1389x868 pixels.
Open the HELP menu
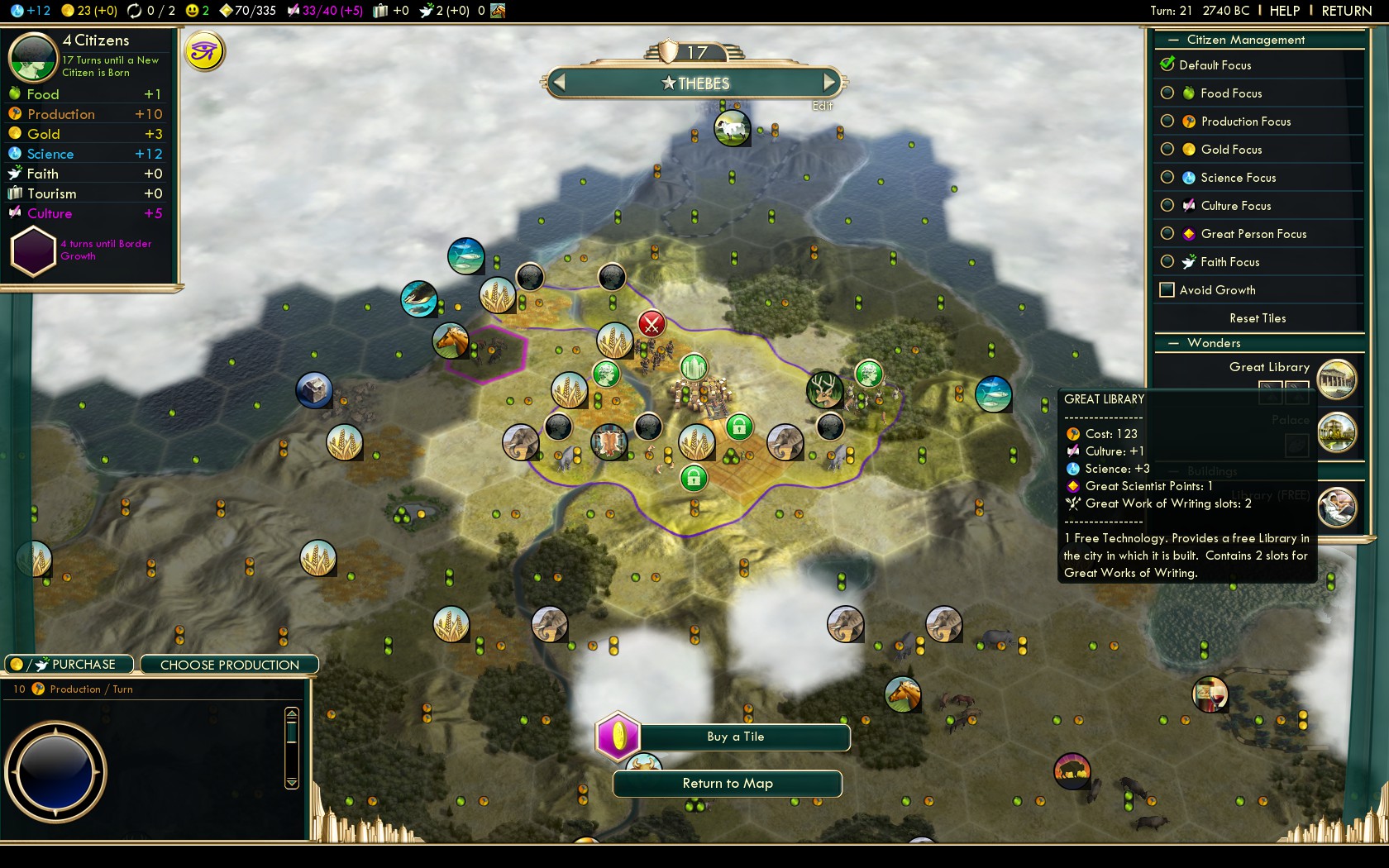1282,11
